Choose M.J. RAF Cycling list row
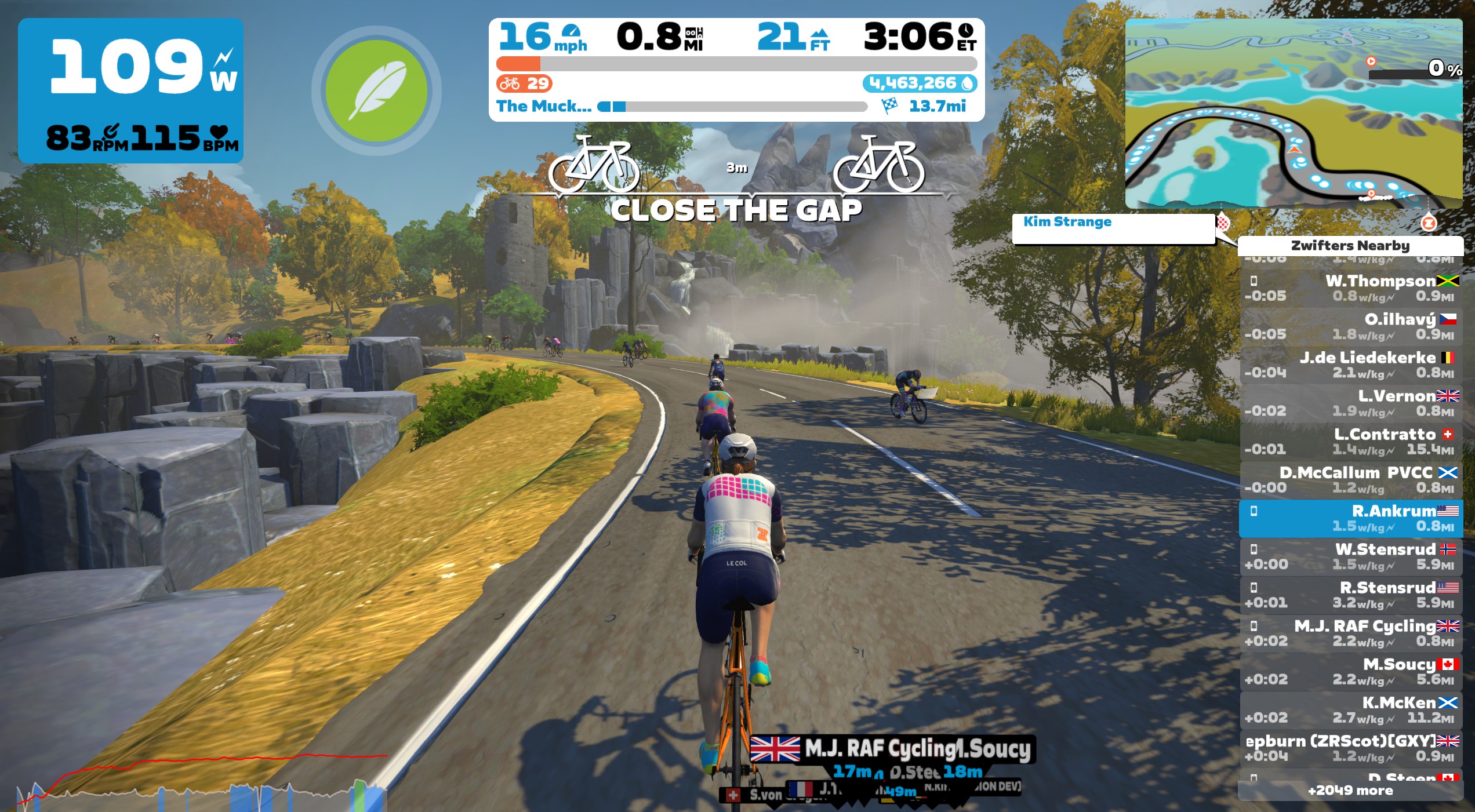 (x=1351, y=633)
